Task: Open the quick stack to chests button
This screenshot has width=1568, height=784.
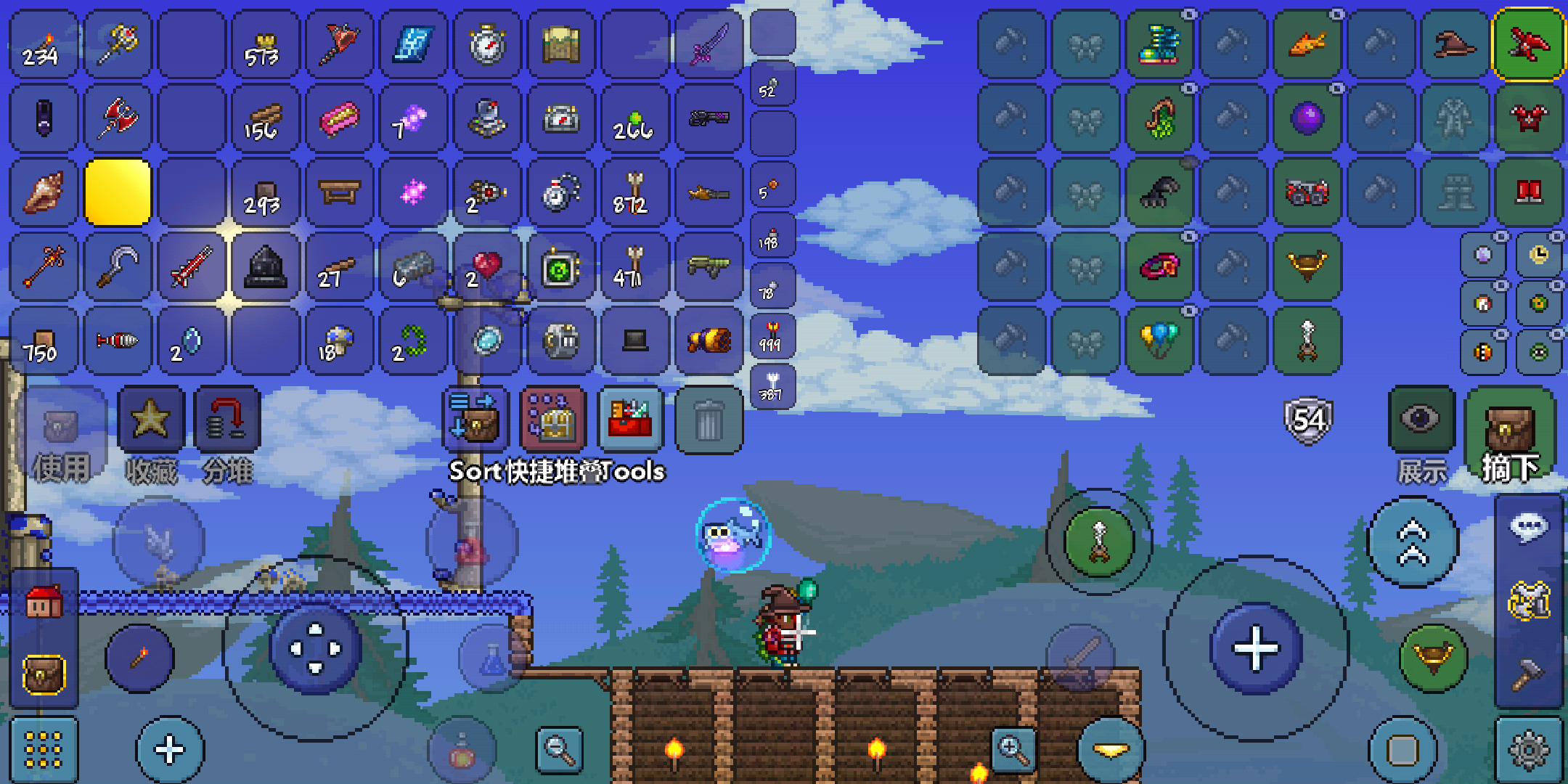Action: point(553,419)
